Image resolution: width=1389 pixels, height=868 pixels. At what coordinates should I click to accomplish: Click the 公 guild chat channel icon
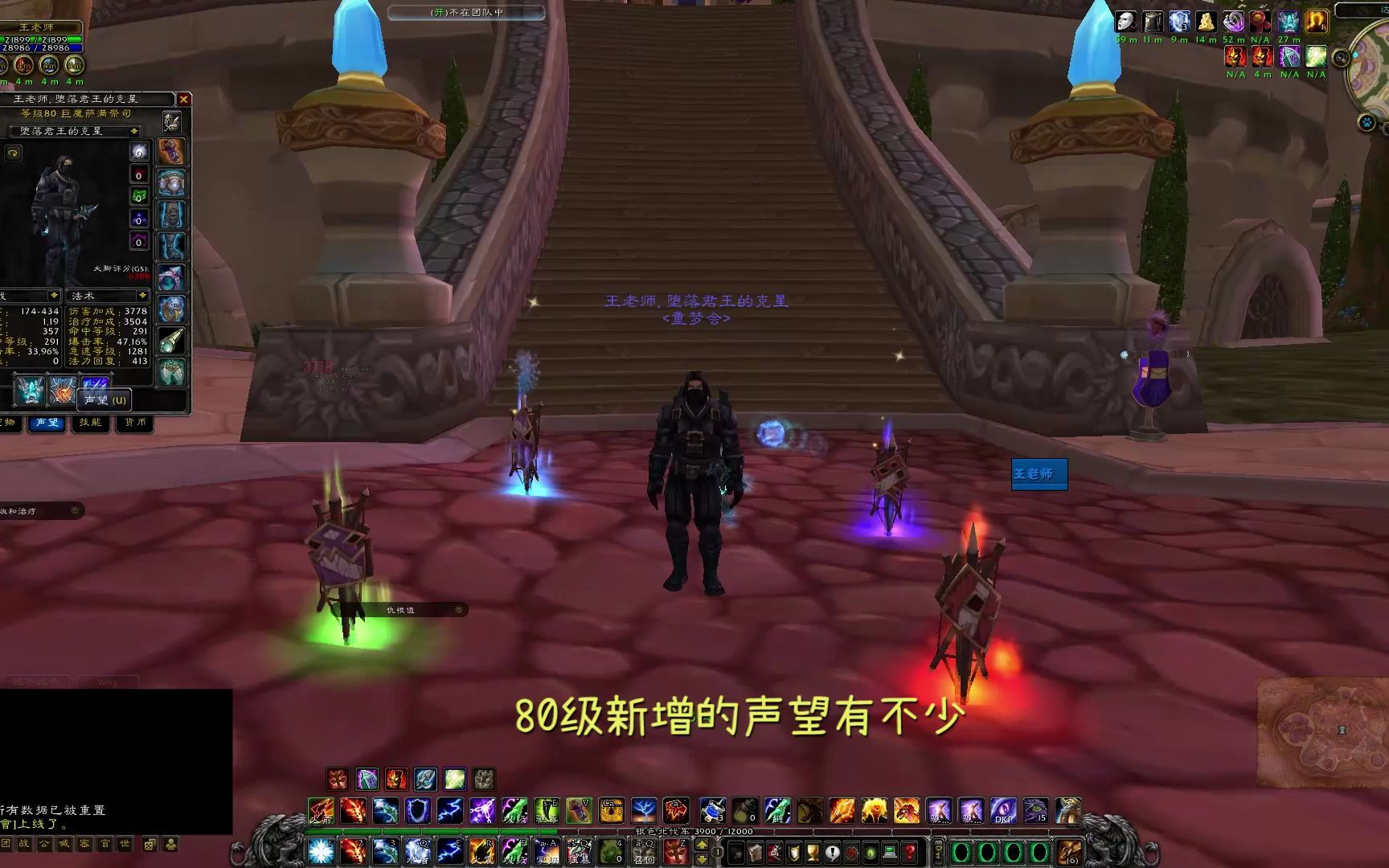(44, 845)
